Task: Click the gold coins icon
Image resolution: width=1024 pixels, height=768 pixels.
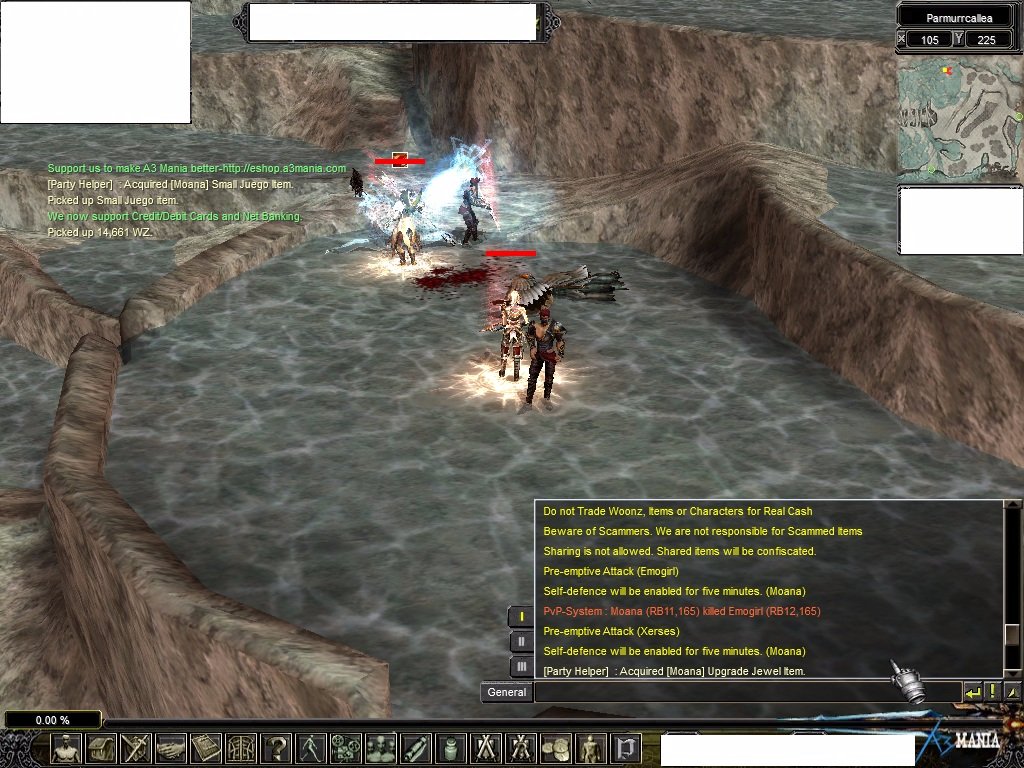Action: (556, 748)
